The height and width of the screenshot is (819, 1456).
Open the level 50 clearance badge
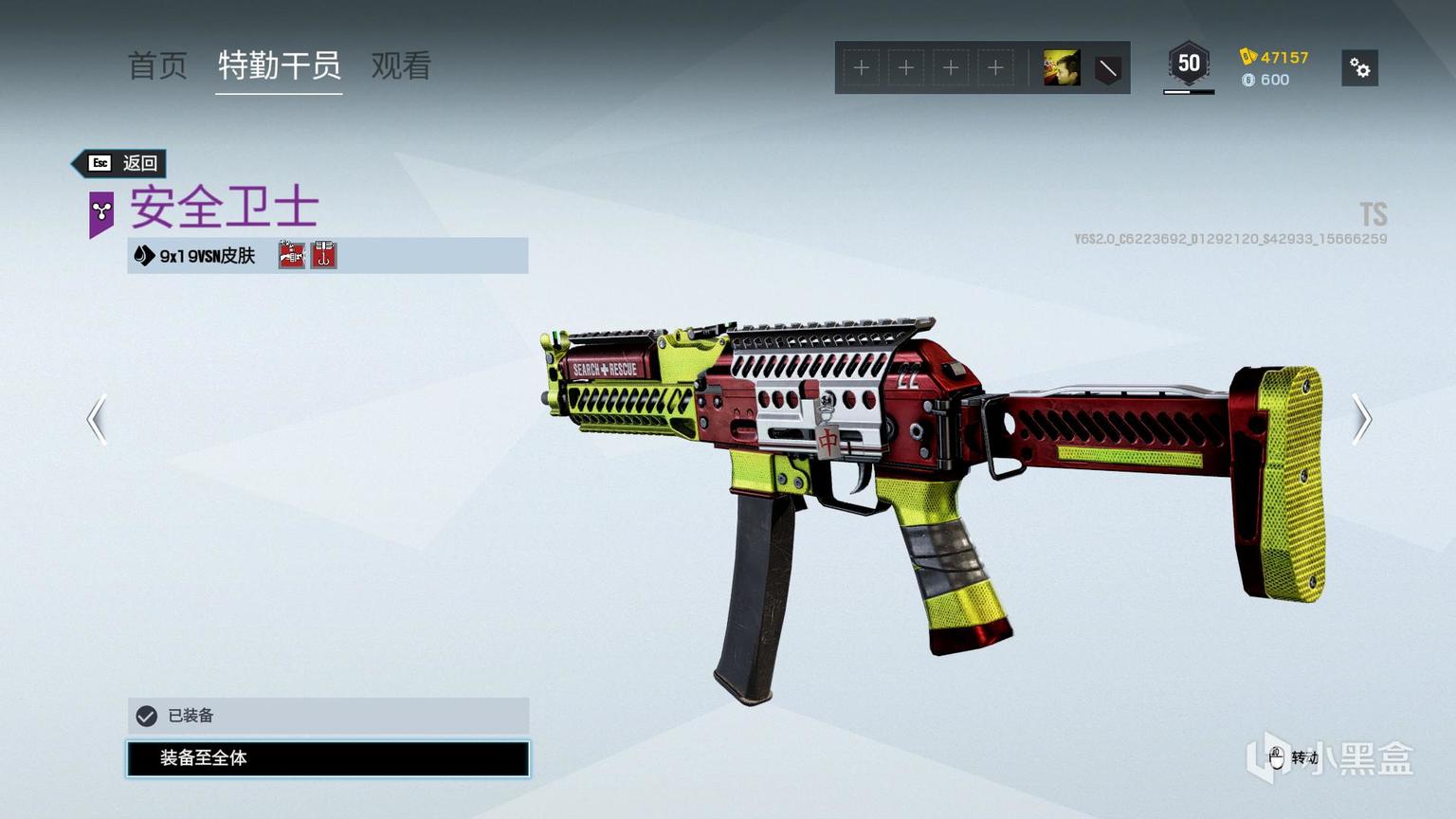pyautogui.click(x=1189, y=65)
